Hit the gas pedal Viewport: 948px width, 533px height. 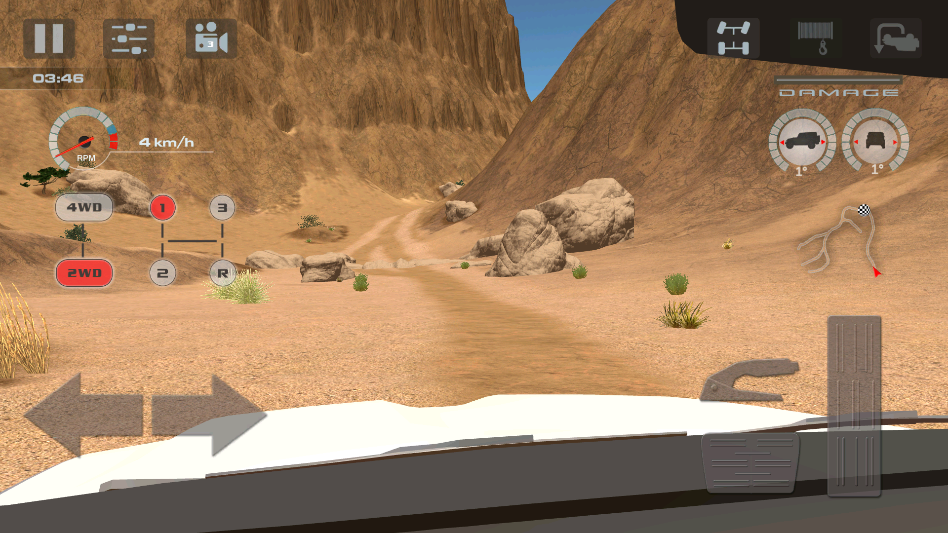coord(854,406)
